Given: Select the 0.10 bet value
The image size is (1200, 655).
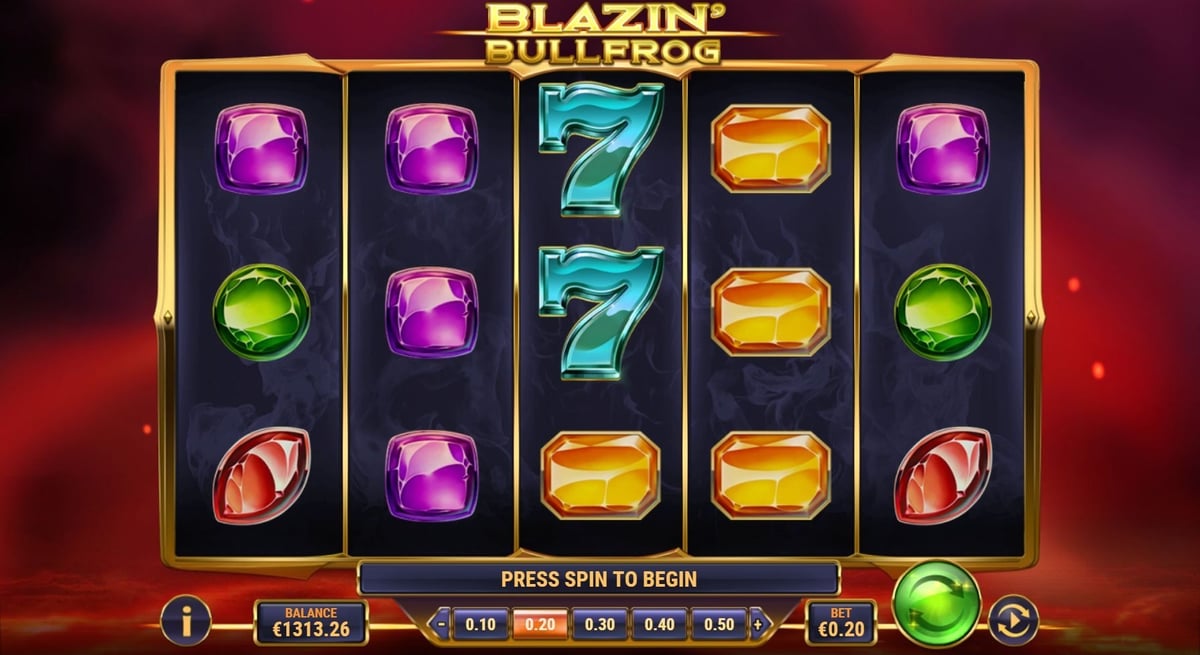Looking at the screenshot, I should [x=481, y=624].
